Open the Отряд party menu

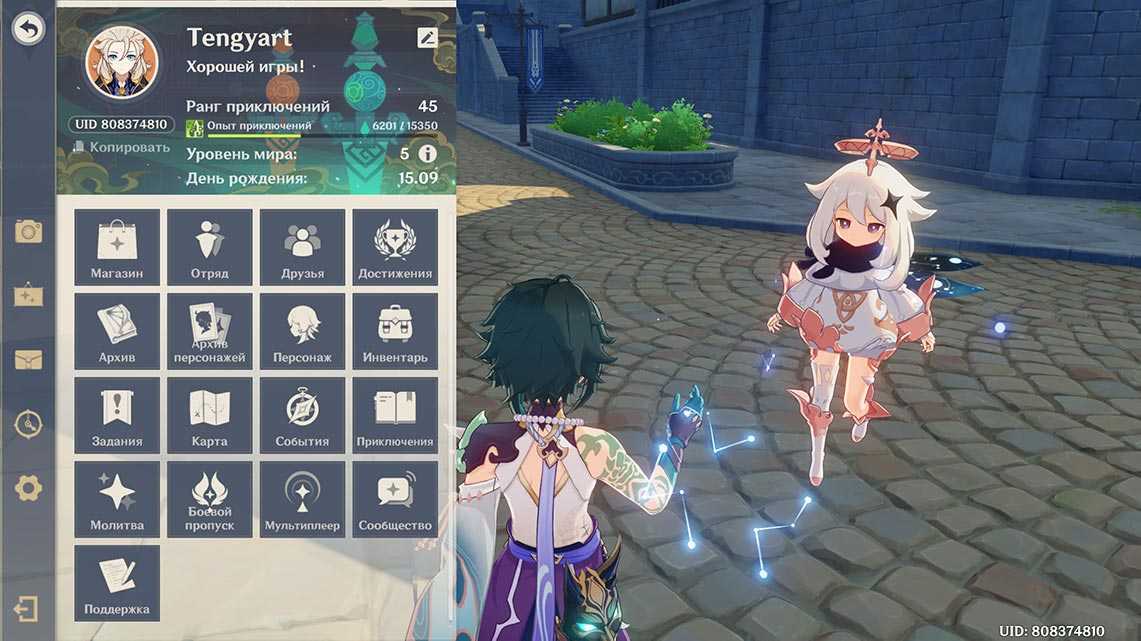pyautogui.click(x=210, y=247)
